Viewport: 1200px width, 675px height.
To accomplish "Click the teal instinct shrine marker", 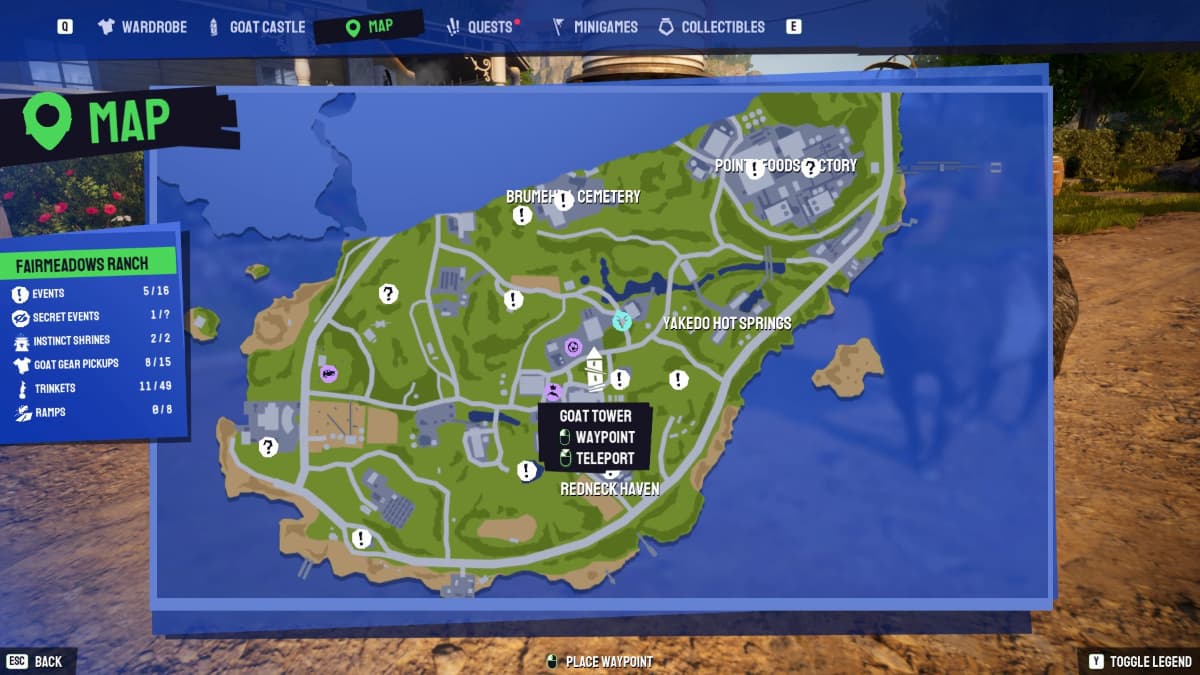I will point(622,321).
